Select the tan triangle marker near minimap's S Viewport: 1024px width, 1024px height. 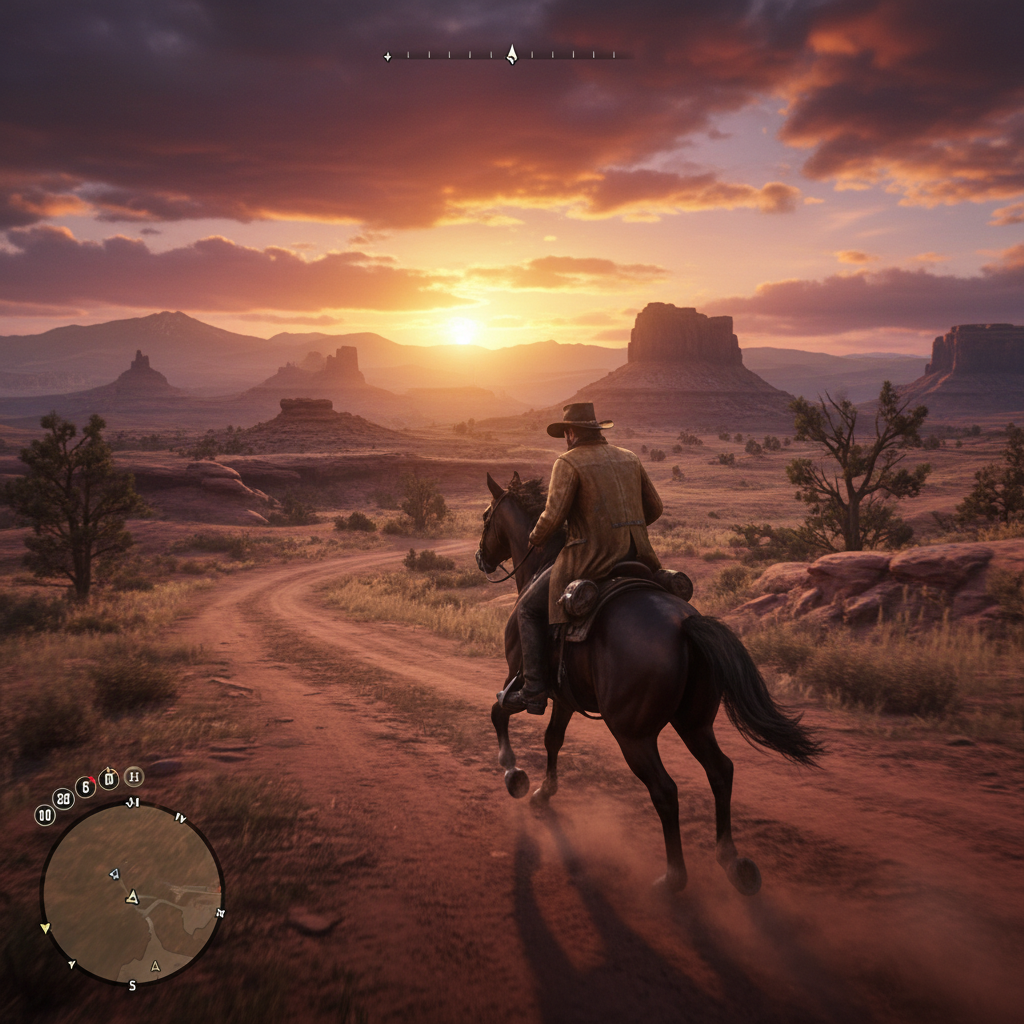point(154,966)
